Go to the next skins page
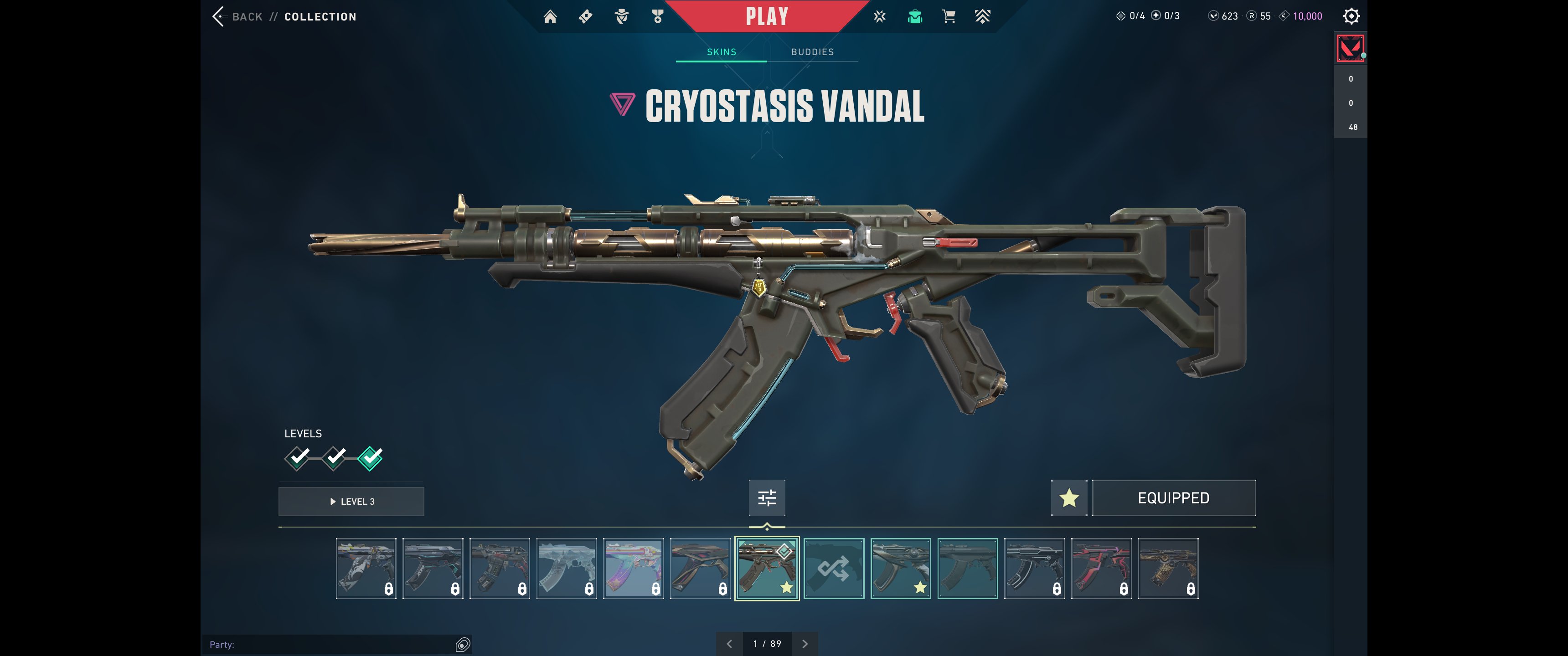The image size is (1568, 656). [805, 644]
